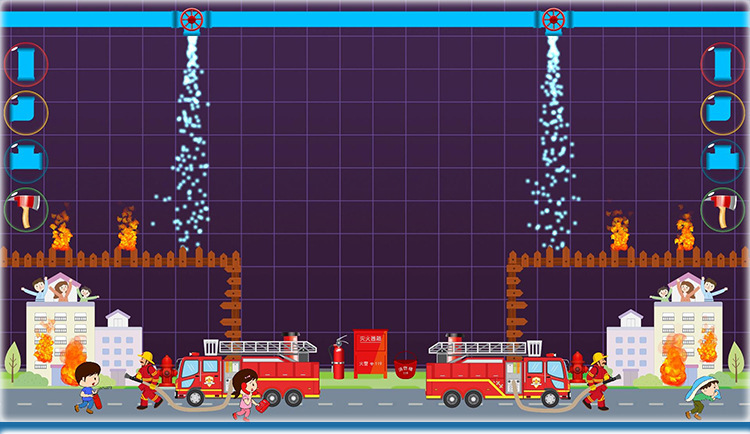Viewport: 750px width, 434px height.
Task: Pick the right player's T-junction pipe piece
Action: point(723,160)
